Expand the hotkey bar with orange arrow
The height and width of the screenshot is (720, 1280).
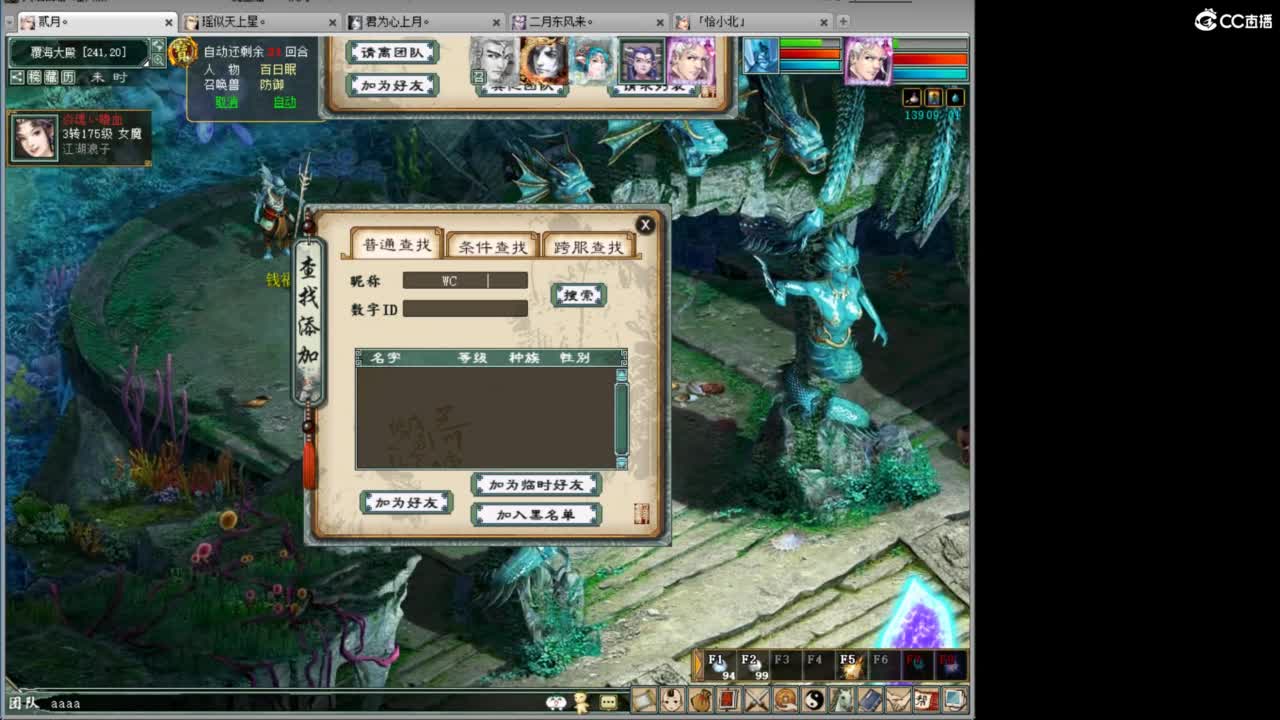700,662
